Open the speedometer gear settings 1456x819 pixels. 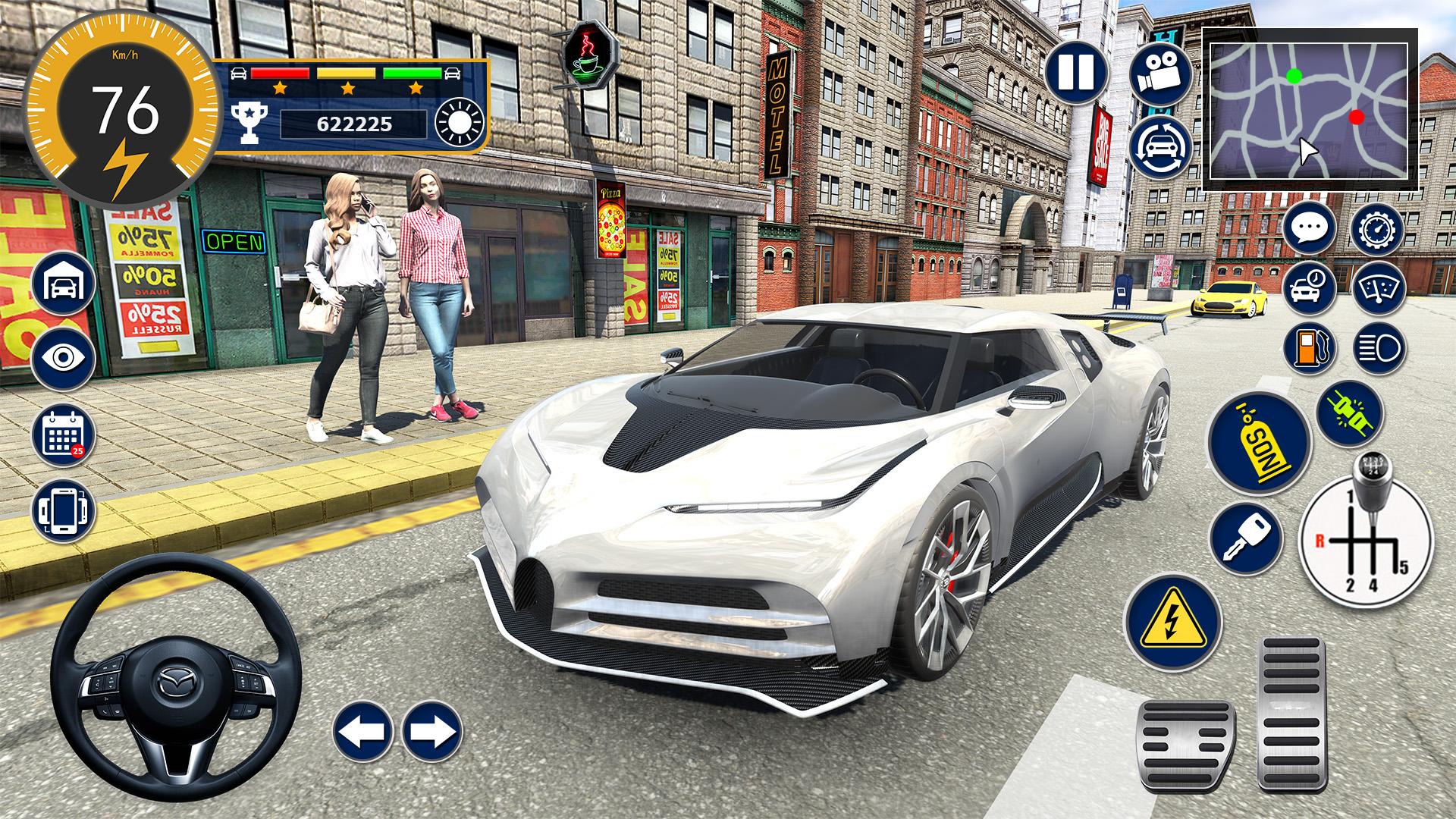(x=1378, y=227)
